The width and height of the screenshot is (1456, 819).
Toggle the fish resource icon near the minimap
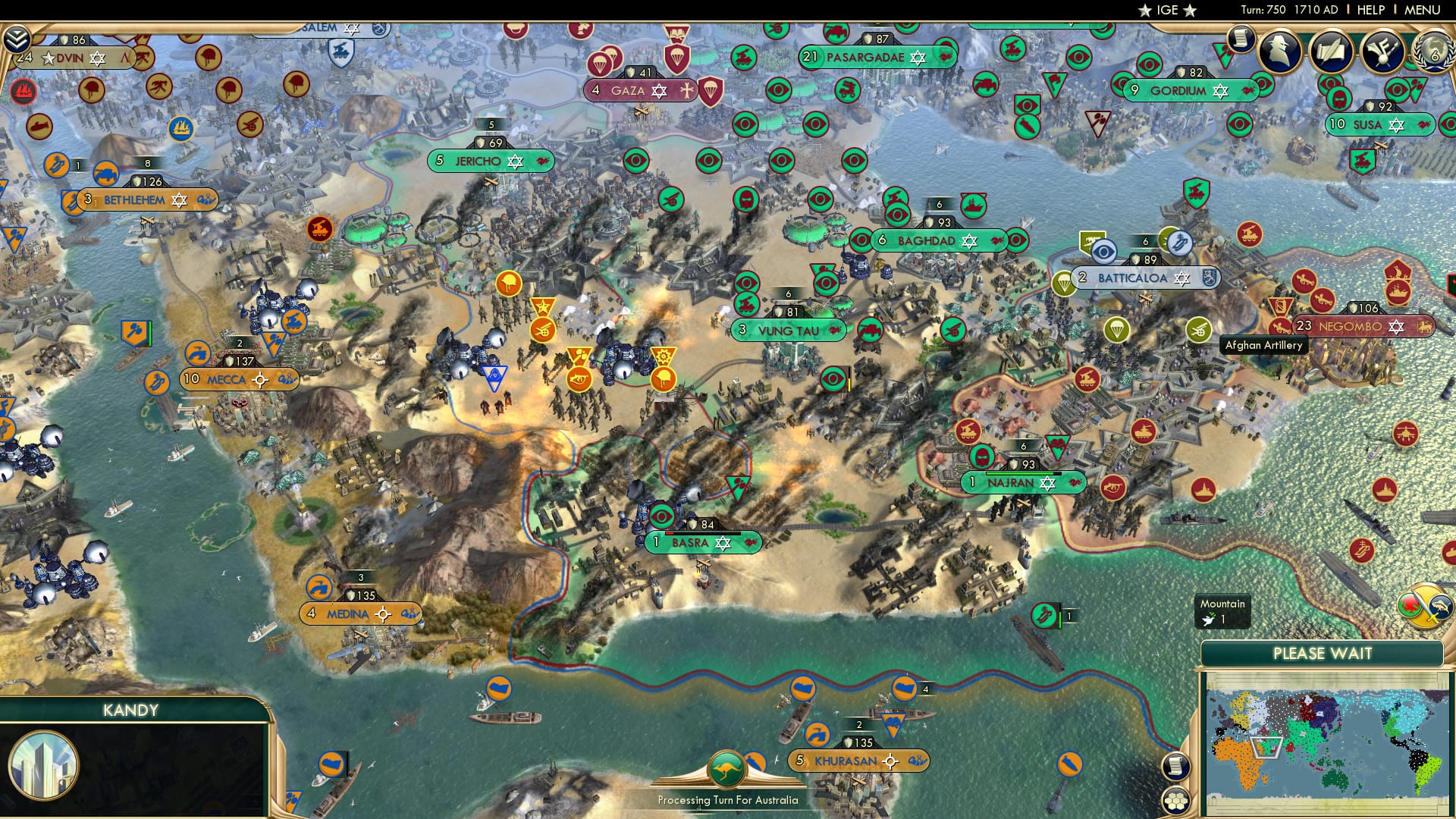[1440, 606]
